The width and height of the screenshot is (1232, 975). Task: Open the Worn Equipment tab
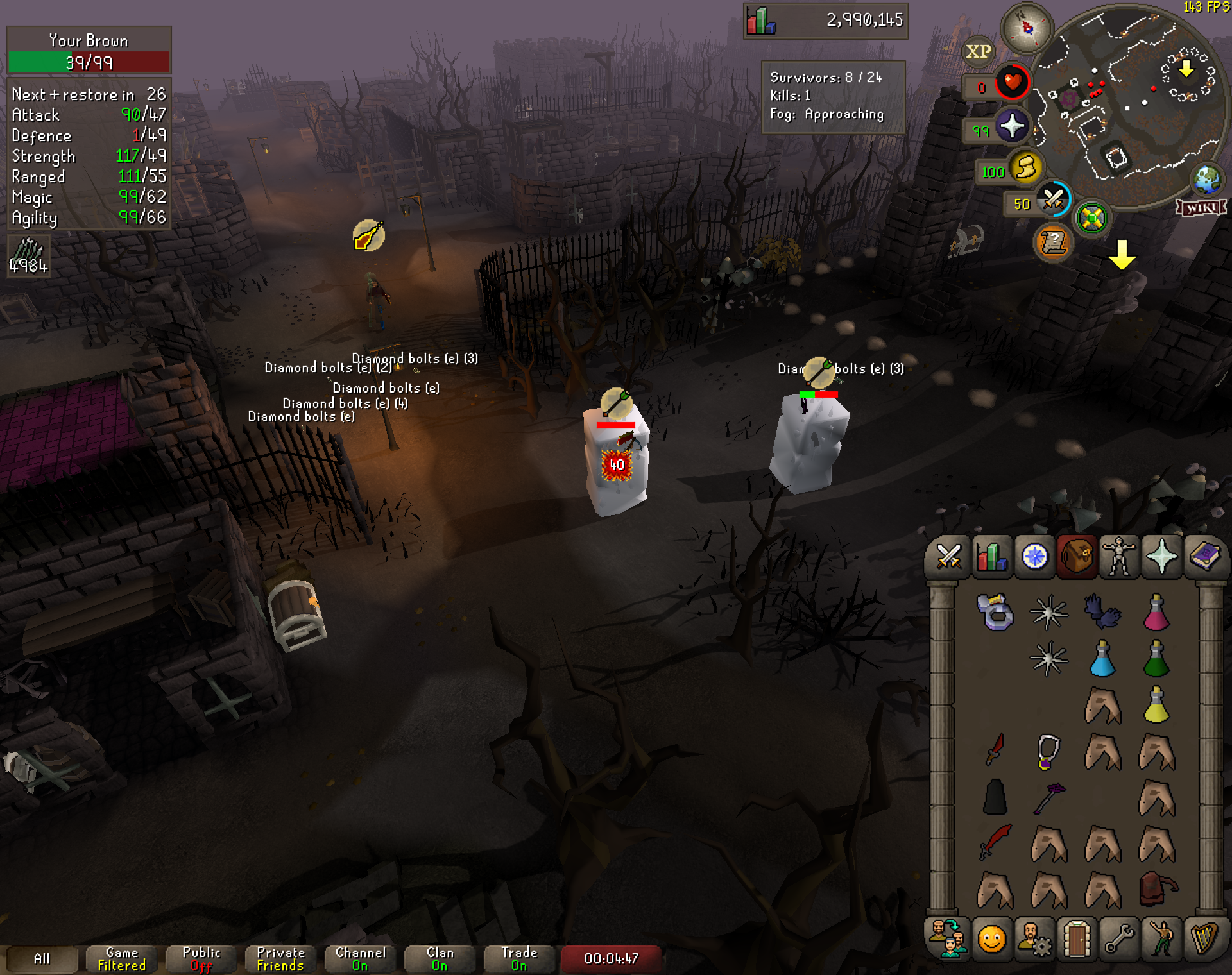(1118, 557)
